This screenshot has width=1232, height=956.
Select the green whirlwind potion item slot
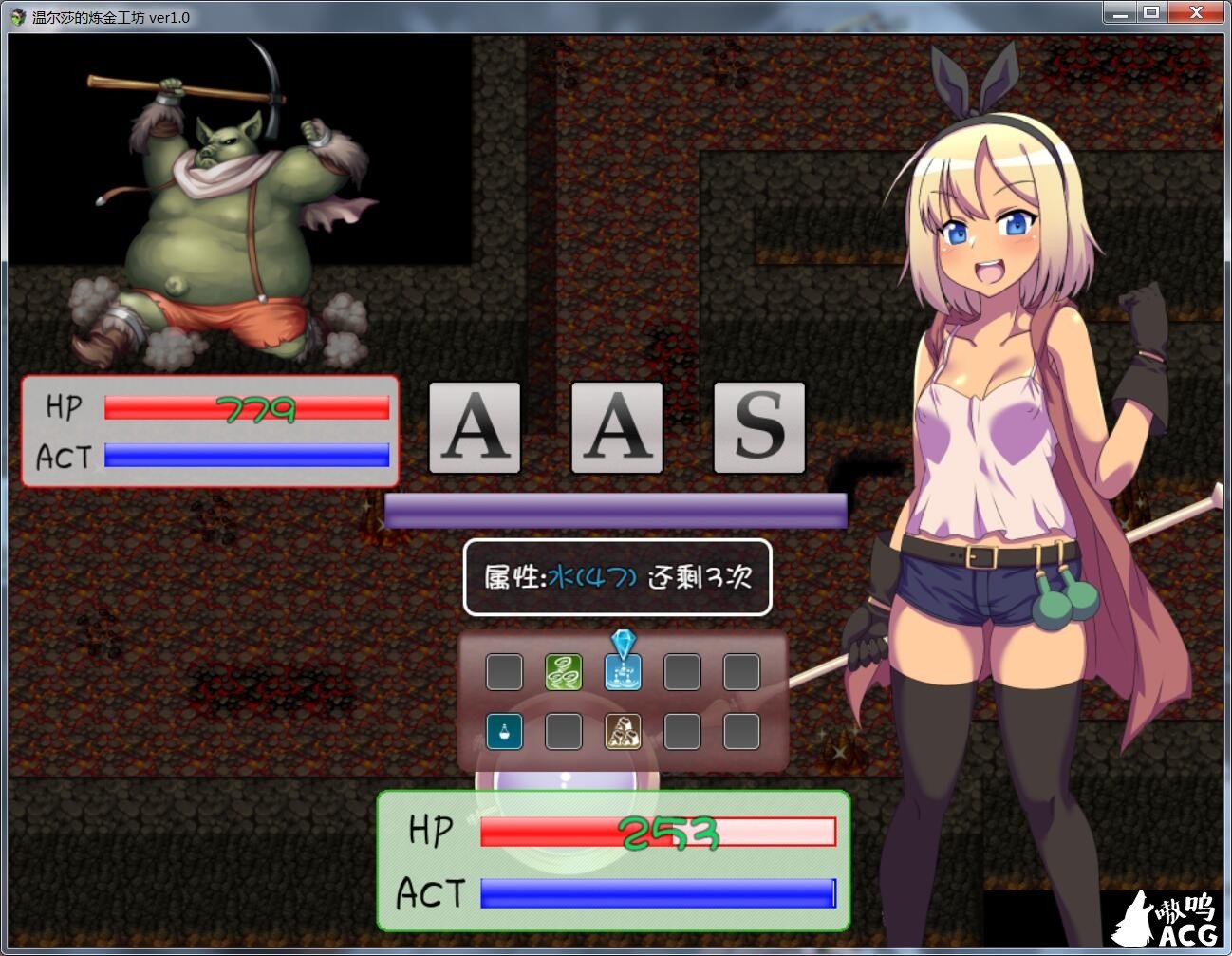pos(564,670)
